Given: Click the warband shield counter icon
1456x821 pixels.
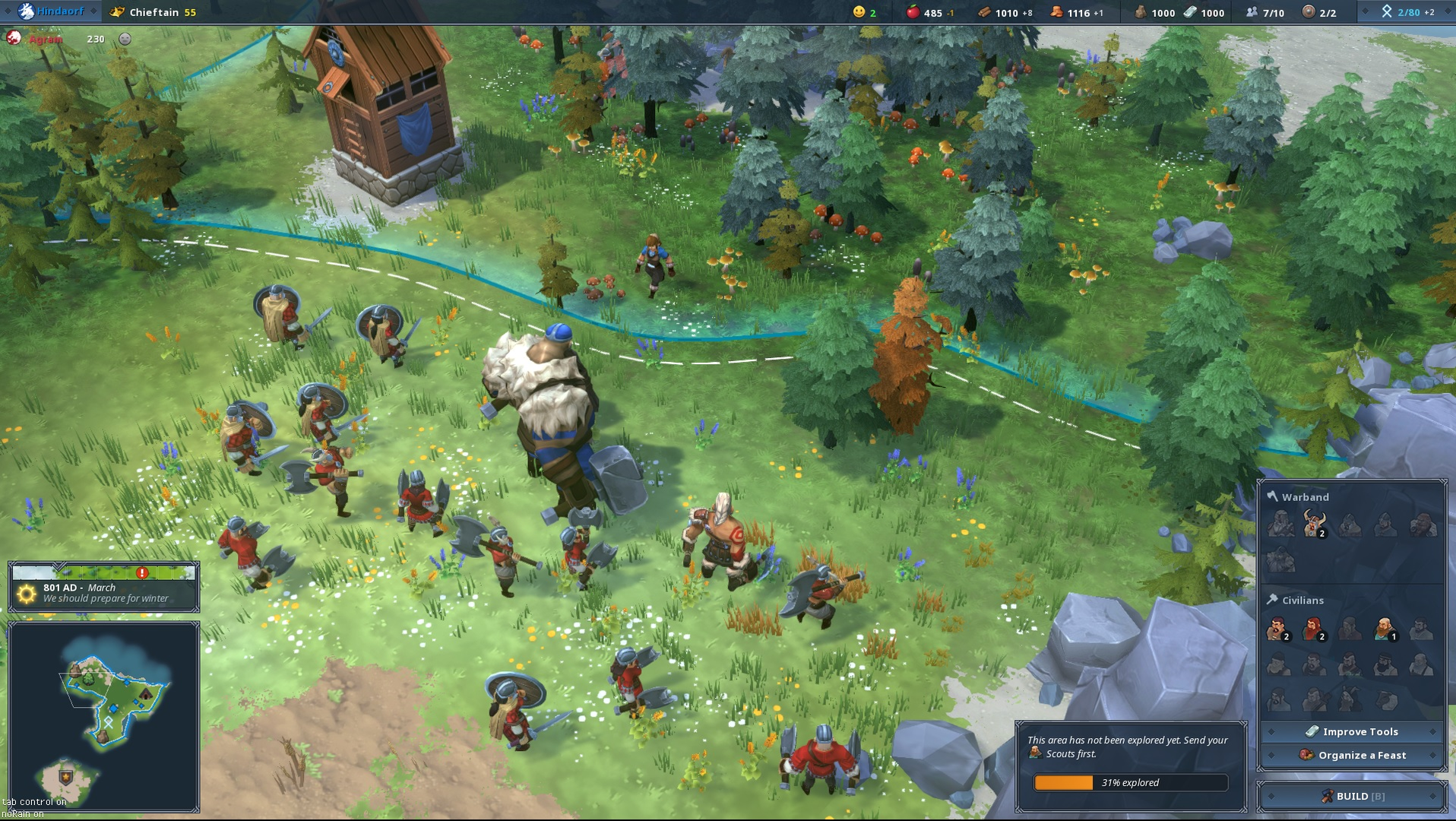Looking at the screenshot, I should point(1308,12).
